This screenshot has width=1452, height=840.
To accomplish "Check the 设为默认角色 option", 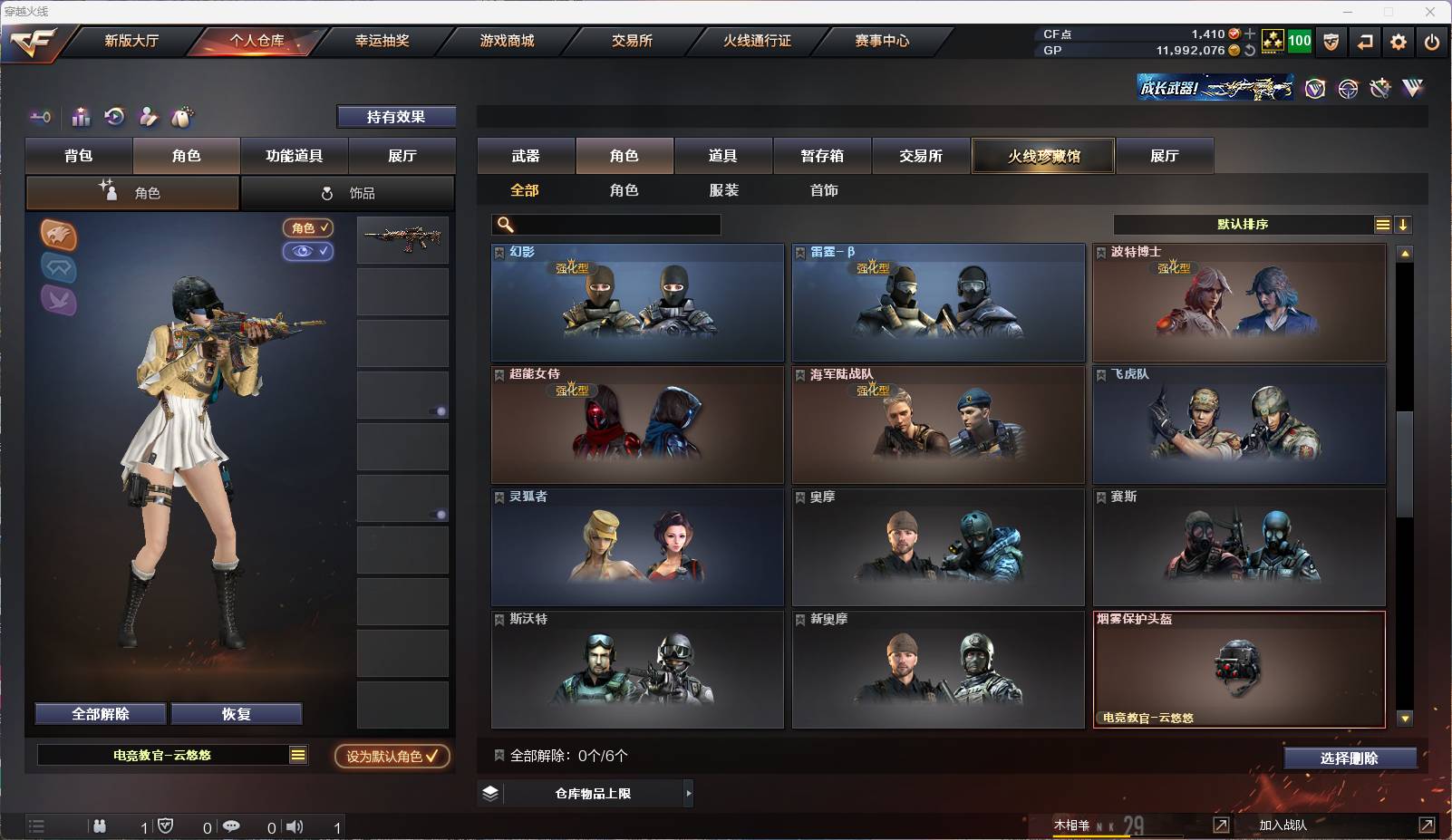I will pyautogui.click(x=392, y=754).
